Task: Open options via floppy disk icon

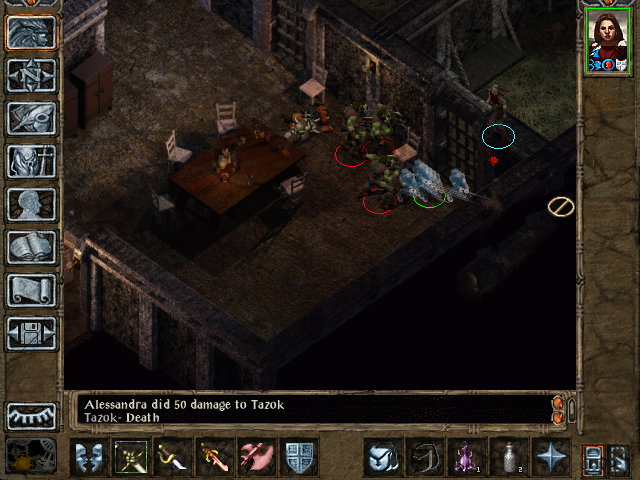Action: (x=31, y=334)
